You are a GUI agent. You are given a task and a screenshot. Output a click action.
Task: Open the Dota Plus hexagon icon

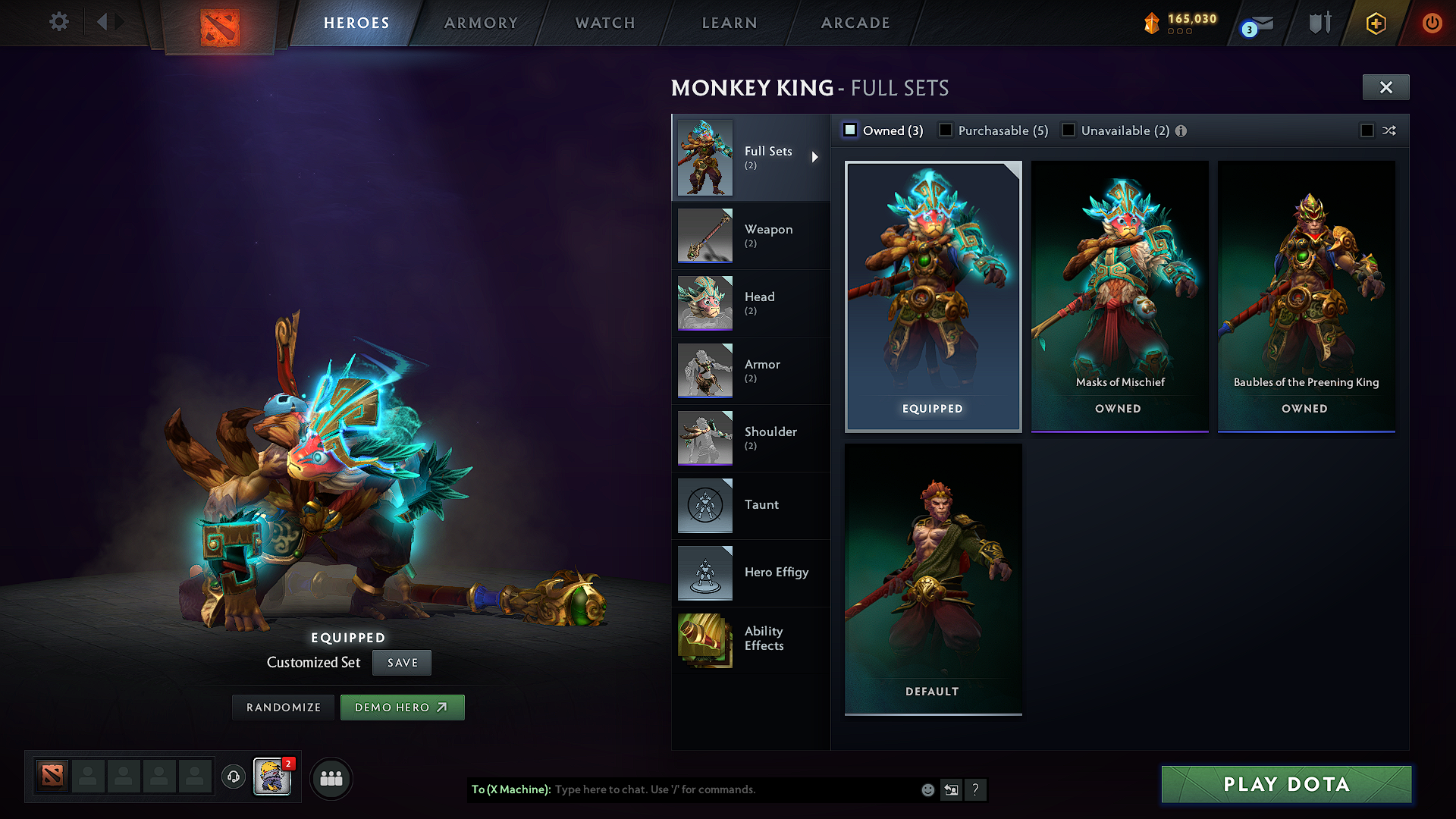click(1376, 23)
